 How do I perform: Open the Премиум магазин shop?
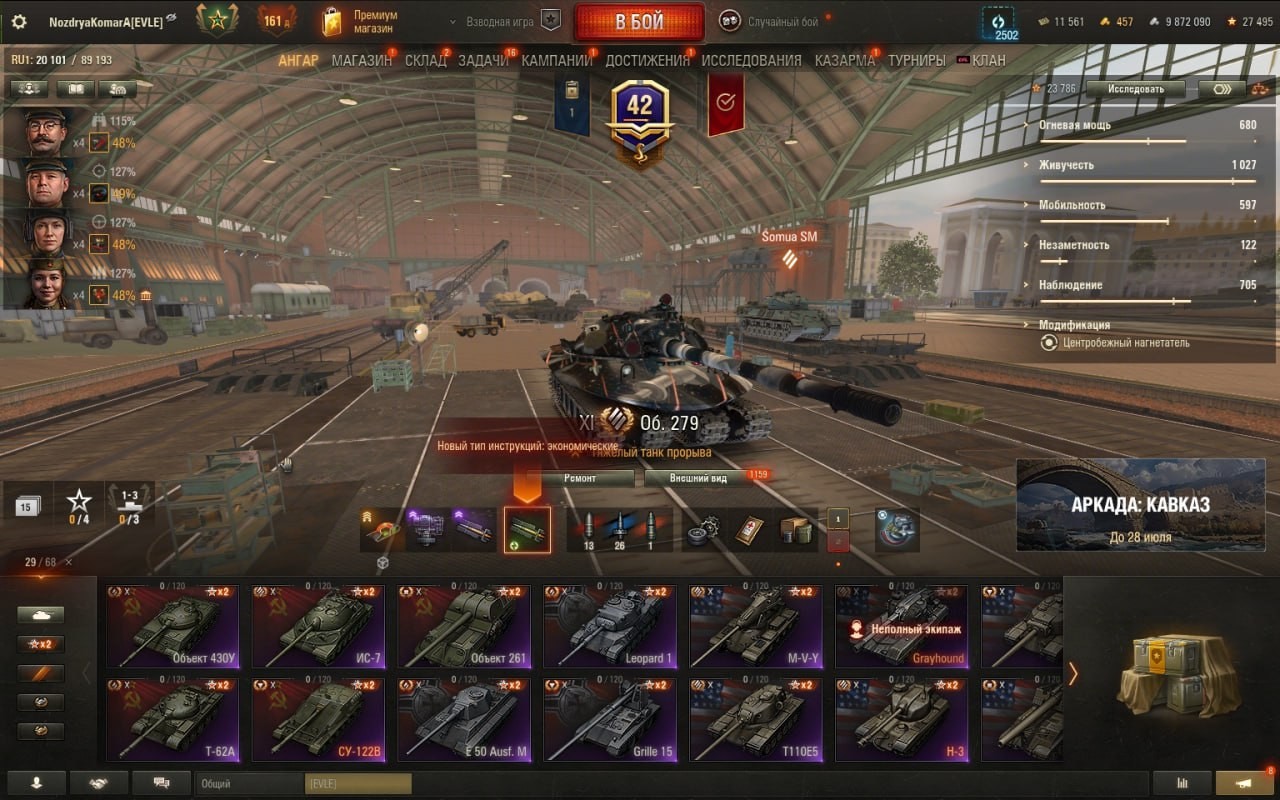361,22
